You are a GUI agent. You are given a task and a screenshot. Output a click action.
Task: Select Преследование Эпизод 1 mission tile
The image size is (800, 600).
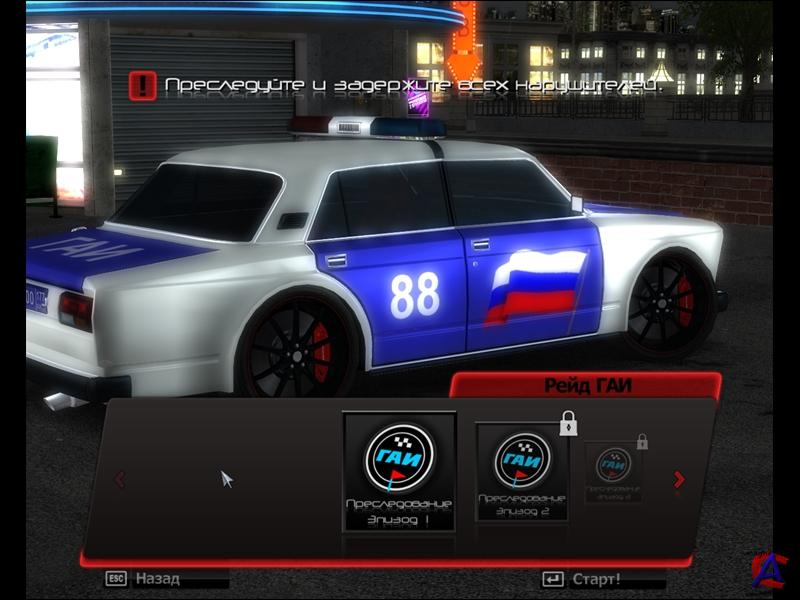(399, 471)
